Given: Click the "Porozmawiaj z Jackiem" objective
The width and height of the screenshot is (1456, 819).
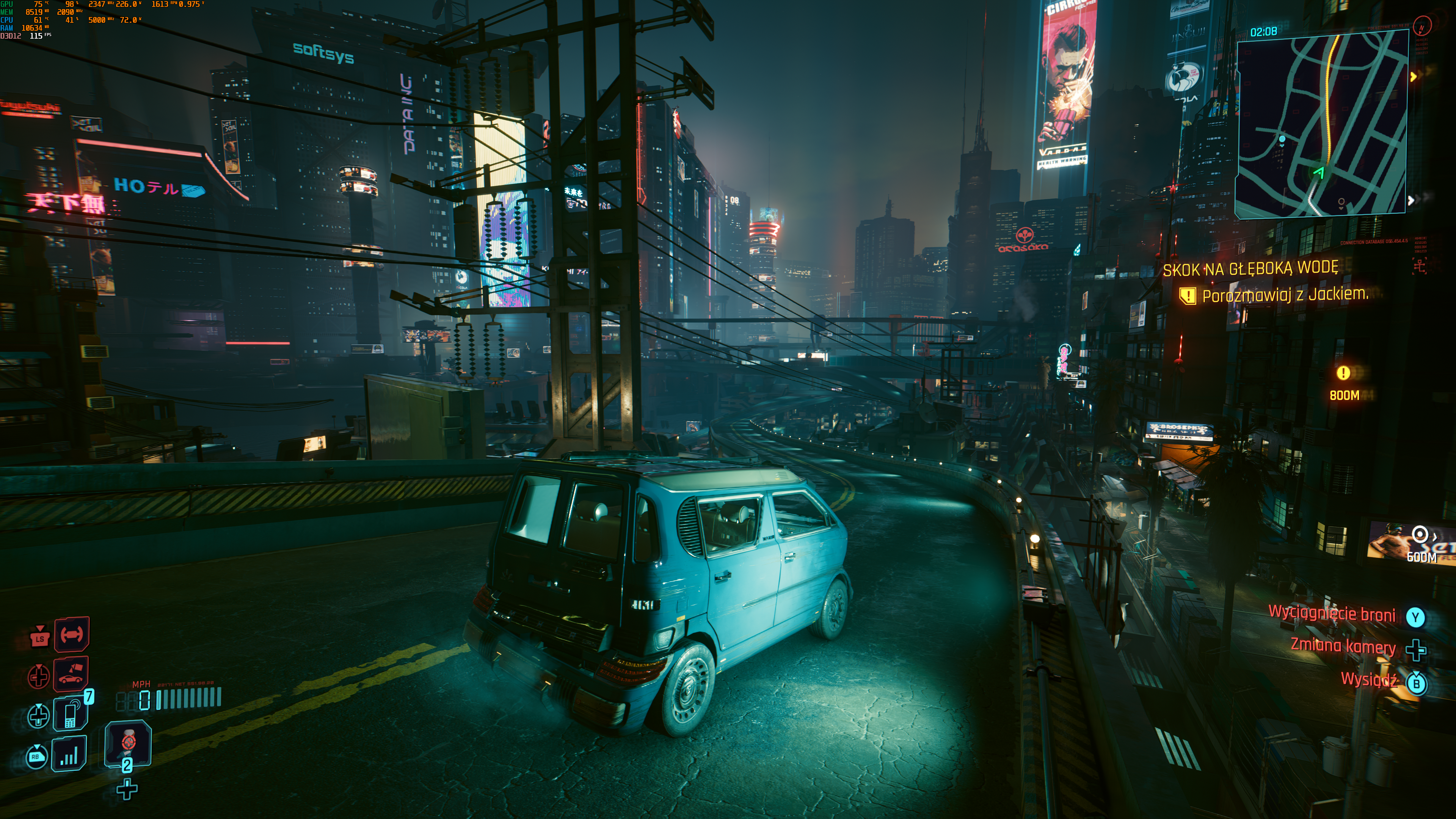Looking at the screenshot, I should coord(1285,295).
